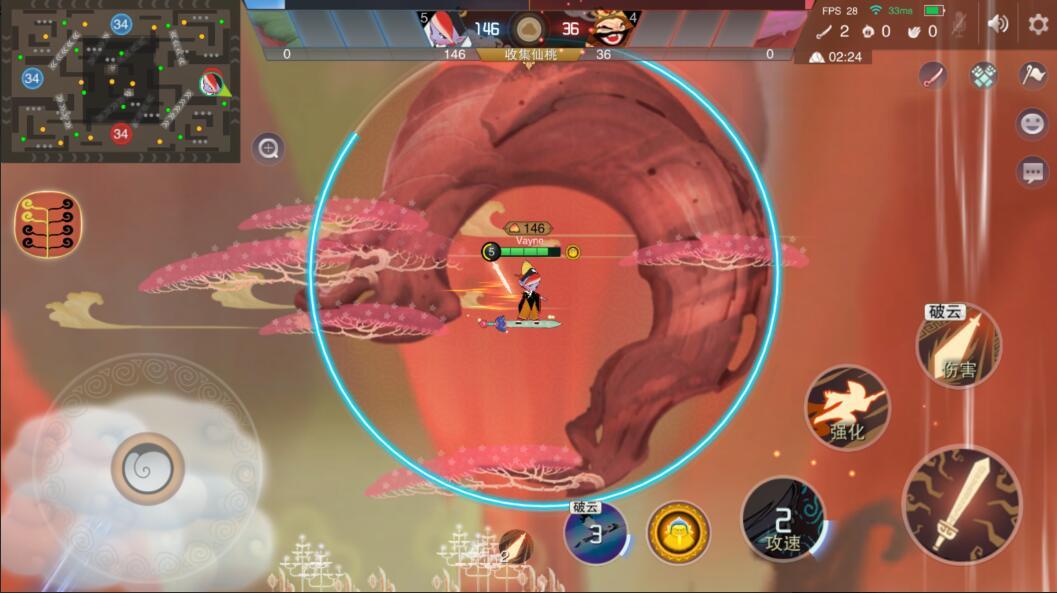The image size is (1057, 593).
Task: Toggle the sound speaker icon
Action: pyautogui.click(x=998, y=23)
